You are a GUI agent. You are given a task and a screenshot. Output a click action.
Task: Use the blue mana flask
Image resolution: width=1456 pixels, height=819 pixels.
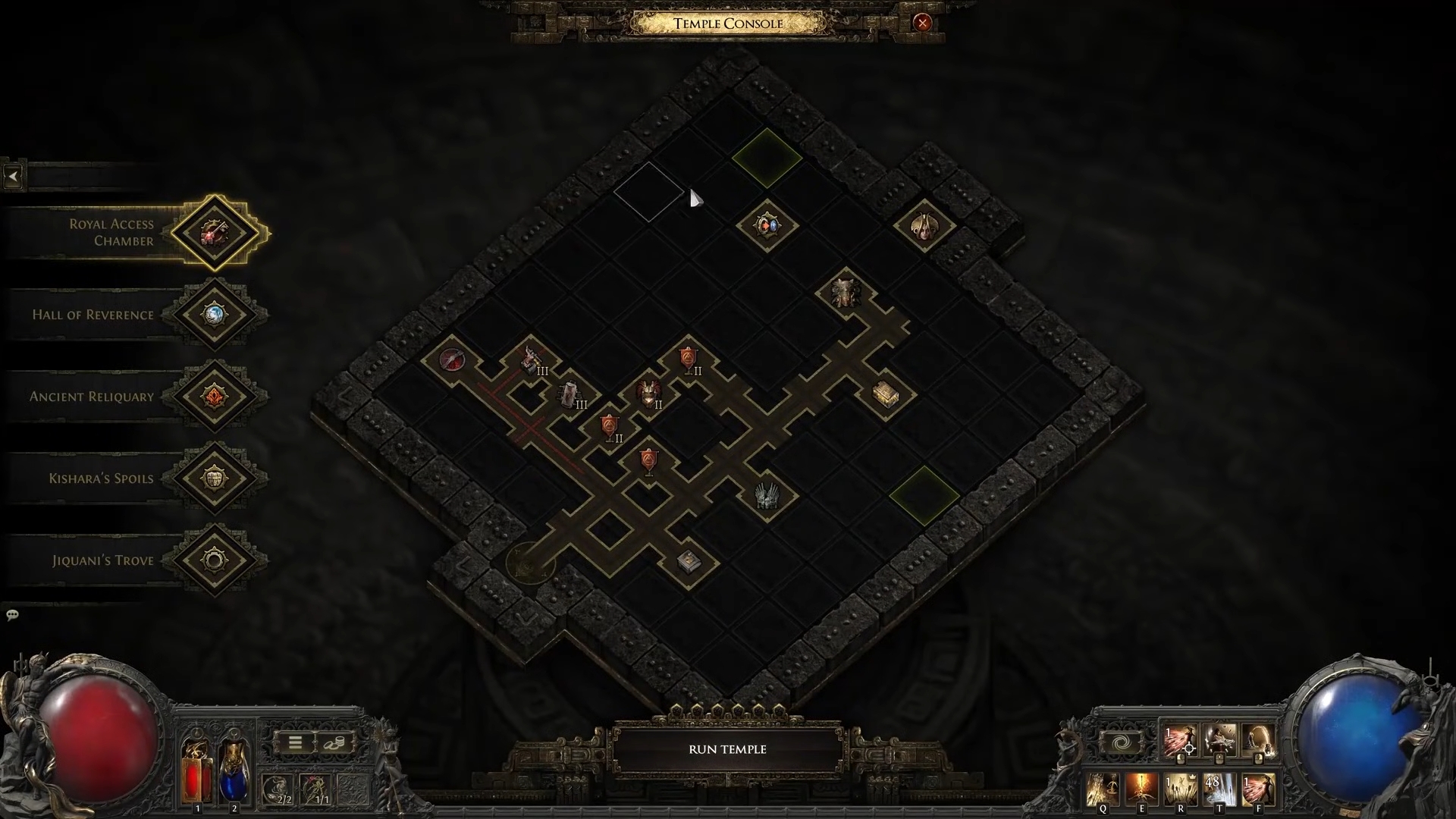point(234,770)
